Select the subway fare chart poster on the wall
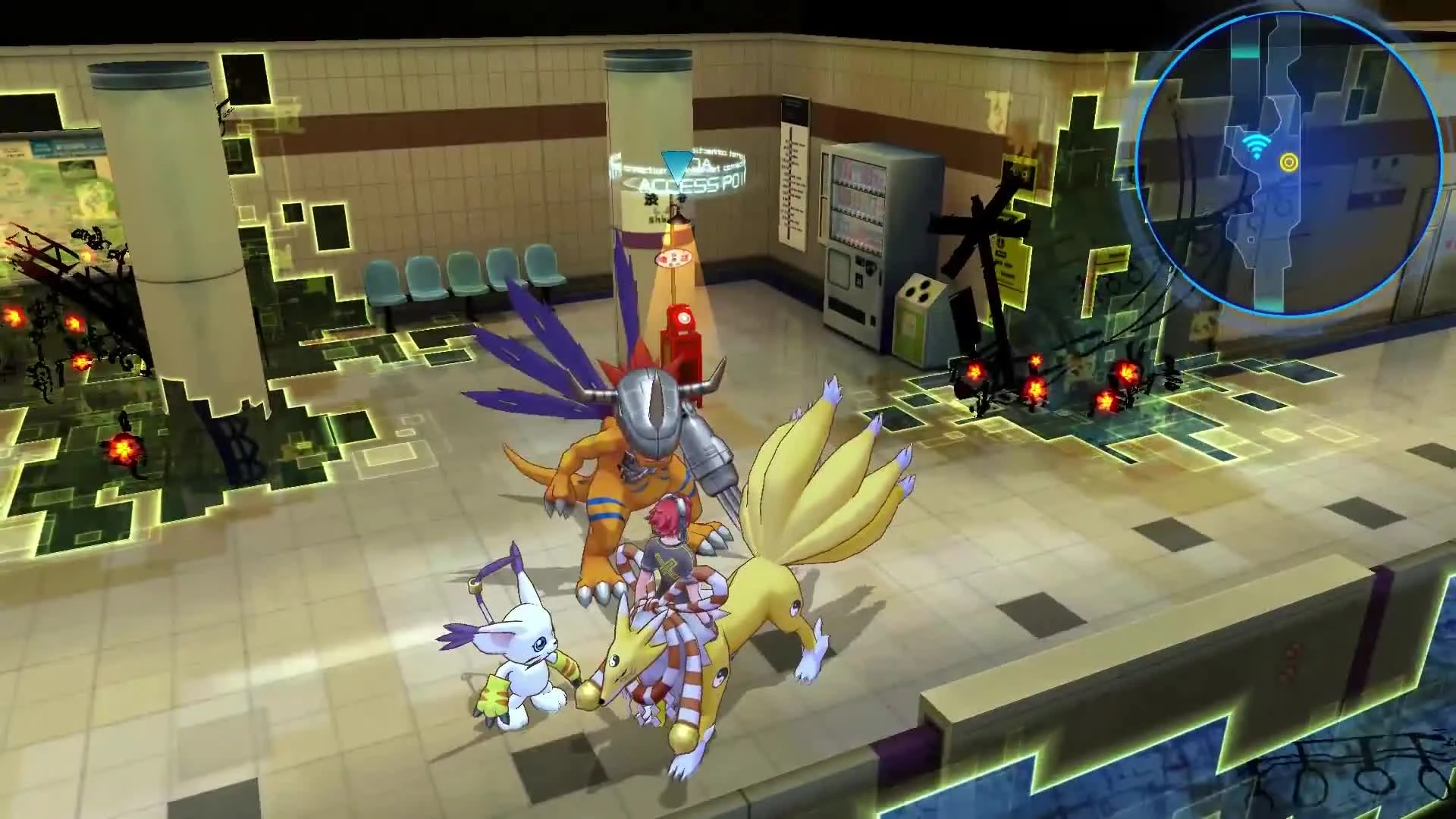 click(792, 174)
